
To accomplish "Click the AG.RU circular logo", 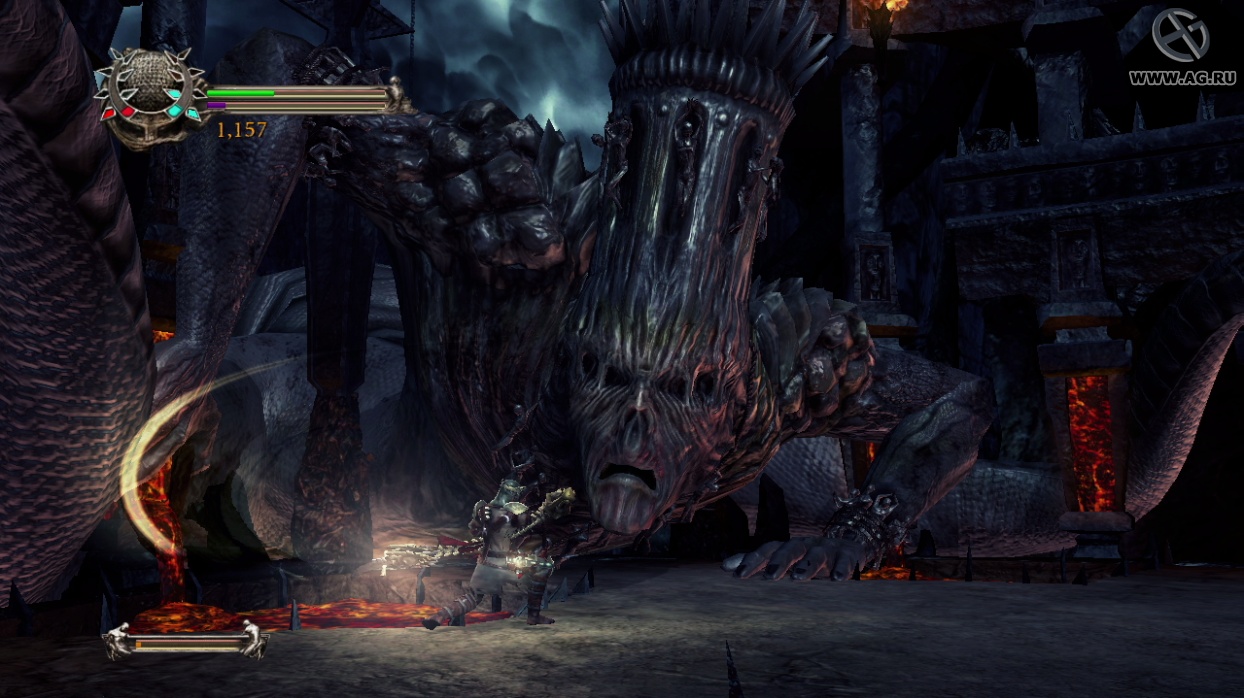I will click(x=1181, y=36).
